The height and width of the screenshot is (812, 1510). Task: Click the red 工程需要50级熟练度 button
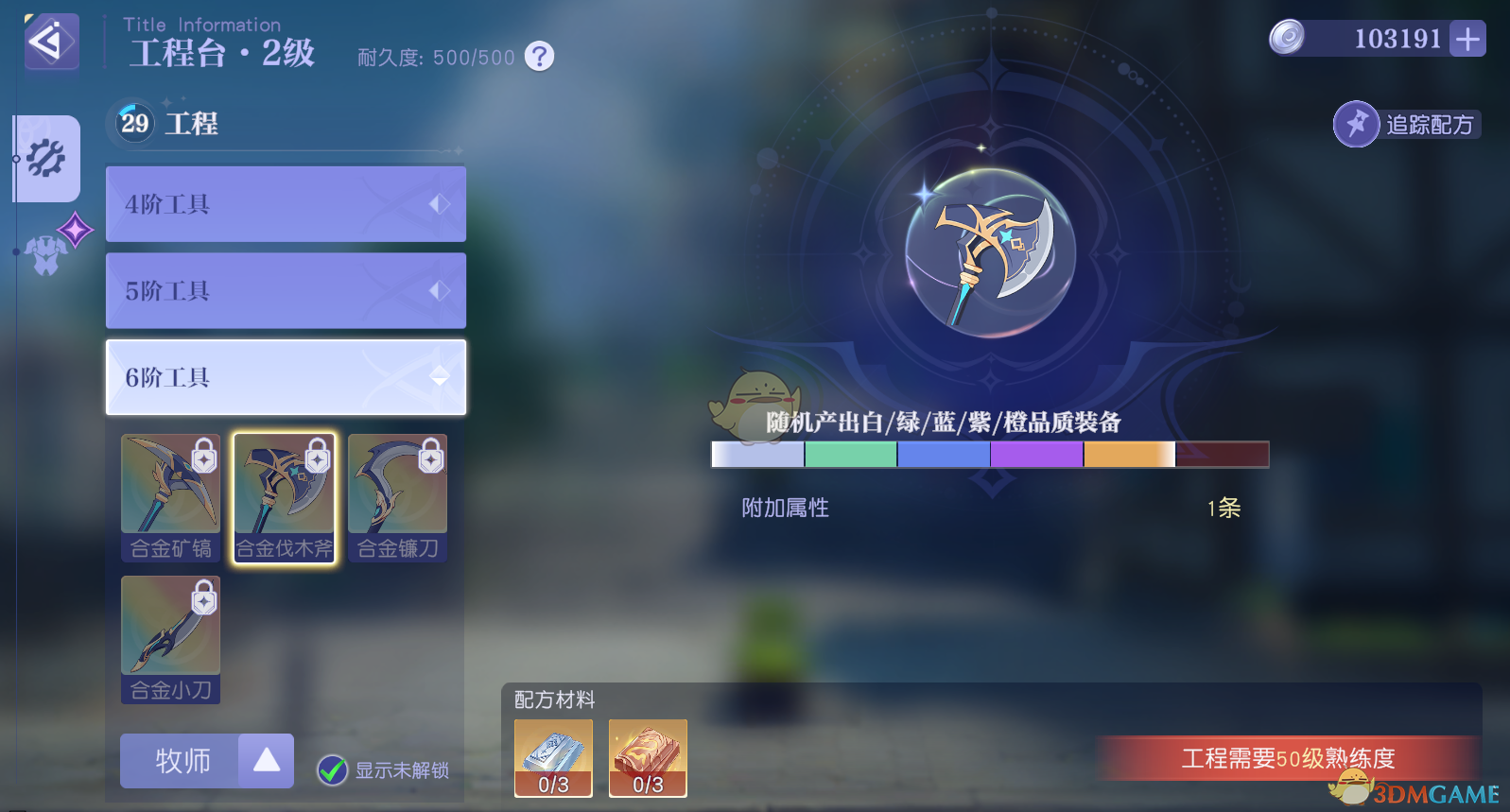tap(1290, 758)
